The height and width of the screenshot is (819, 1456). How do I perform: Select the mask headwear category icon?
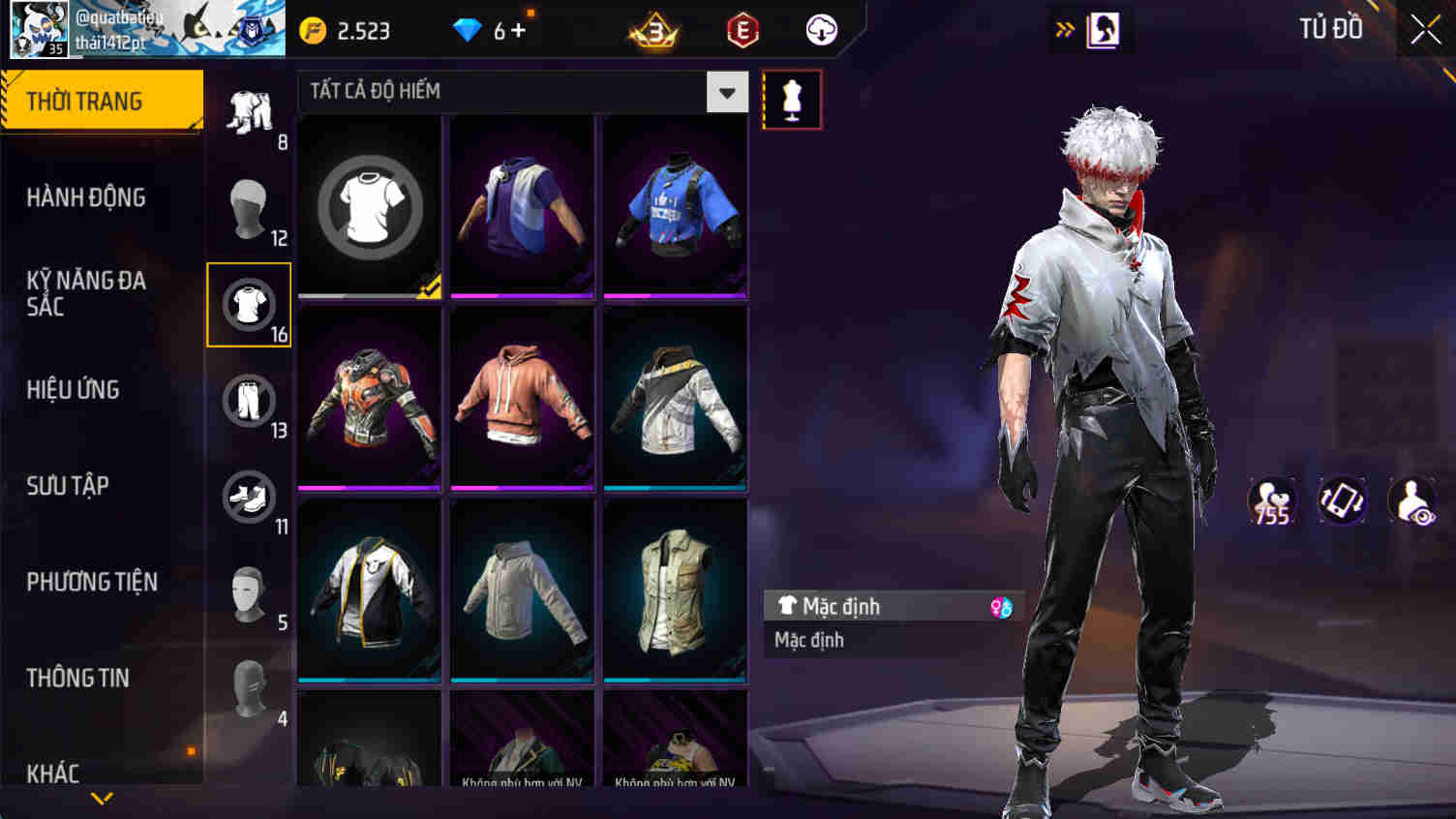249,206
